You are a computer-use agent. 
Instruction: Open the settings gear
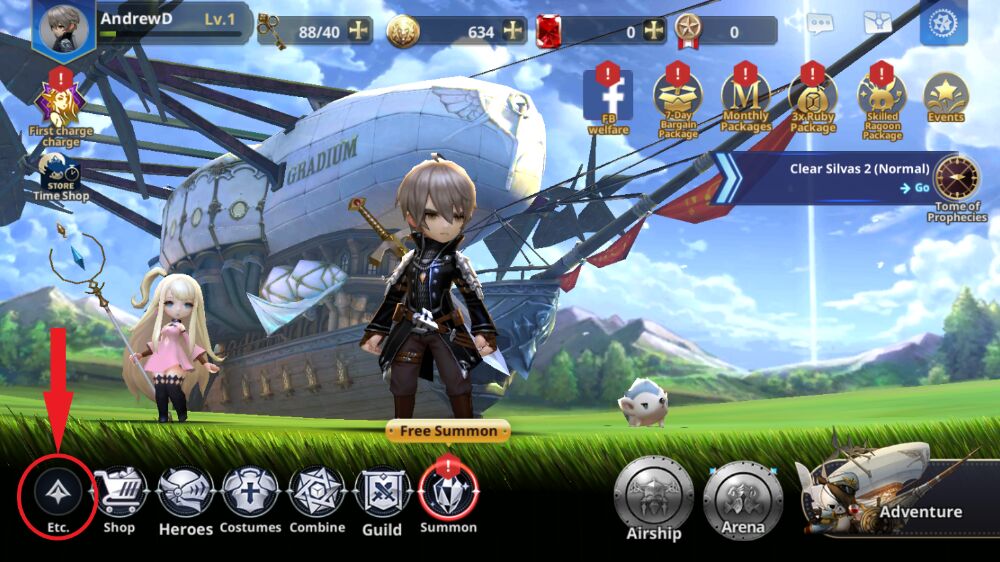click(943, 23)
